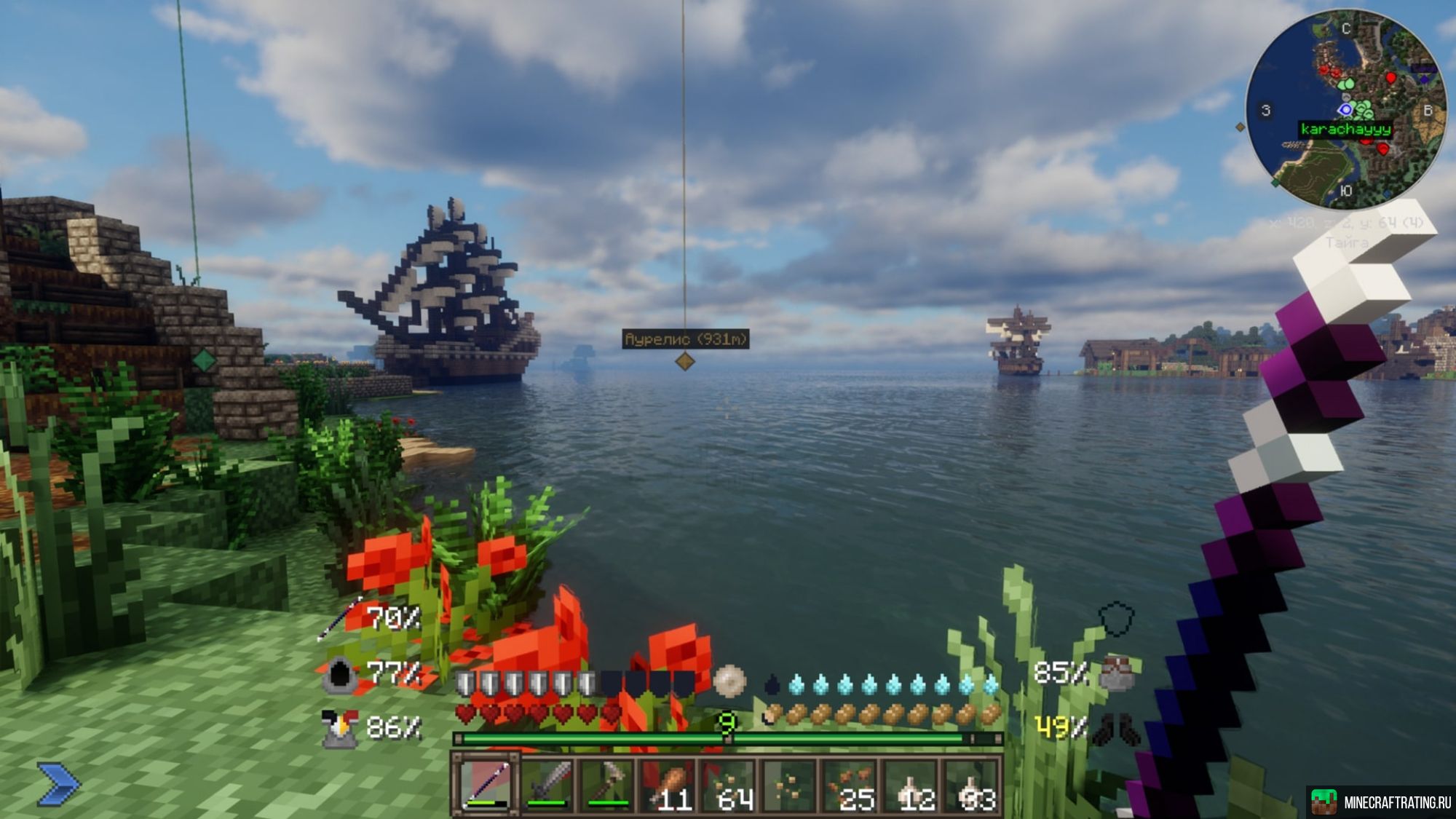Click the blue player arrow on minimap
The height and width of the screenshot is (819, 1456).
pyautogui.click(x=1345, y=110)
